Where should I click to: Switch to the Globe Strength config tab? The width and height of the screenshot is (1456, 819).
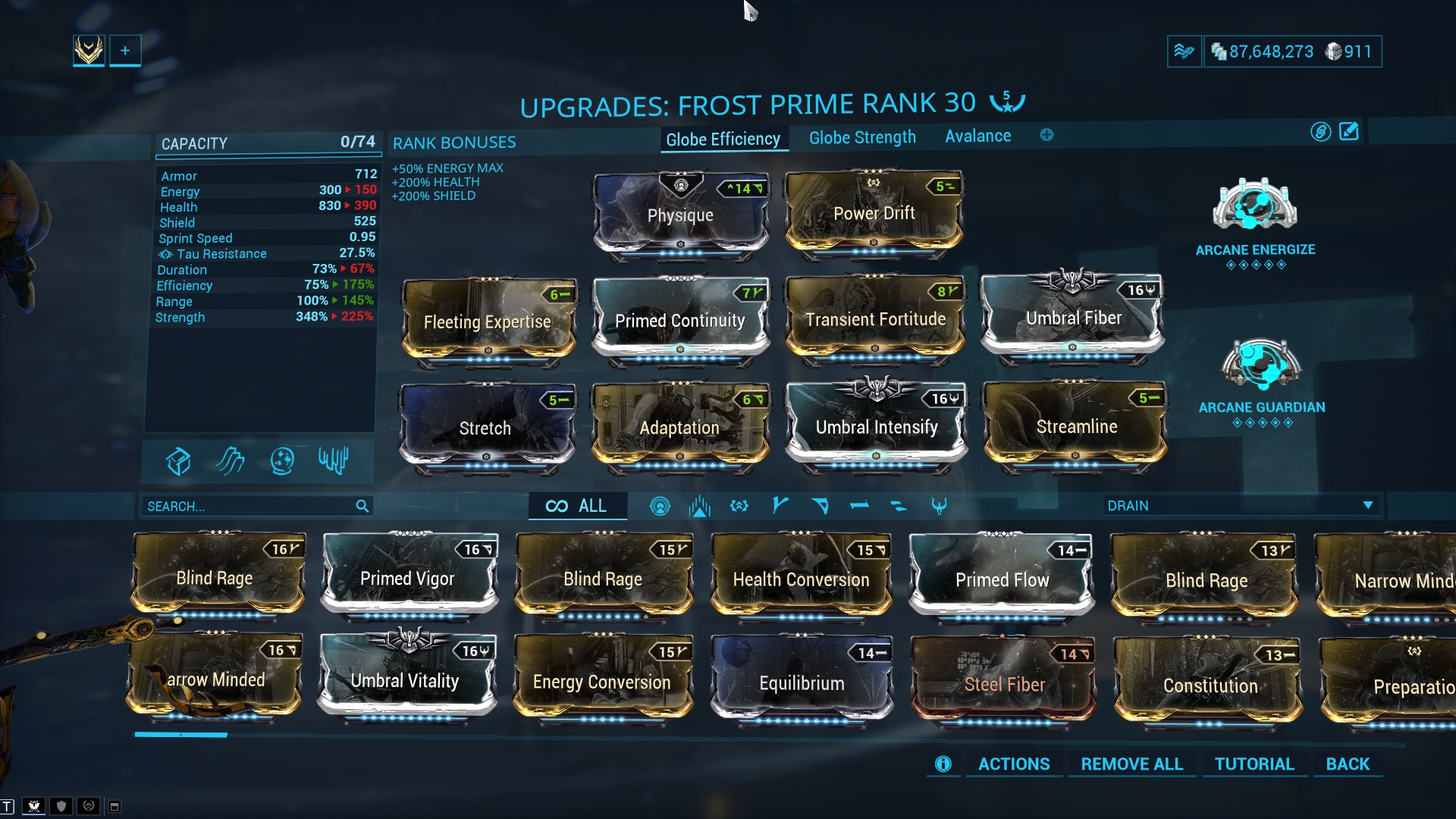coord(862,137)
